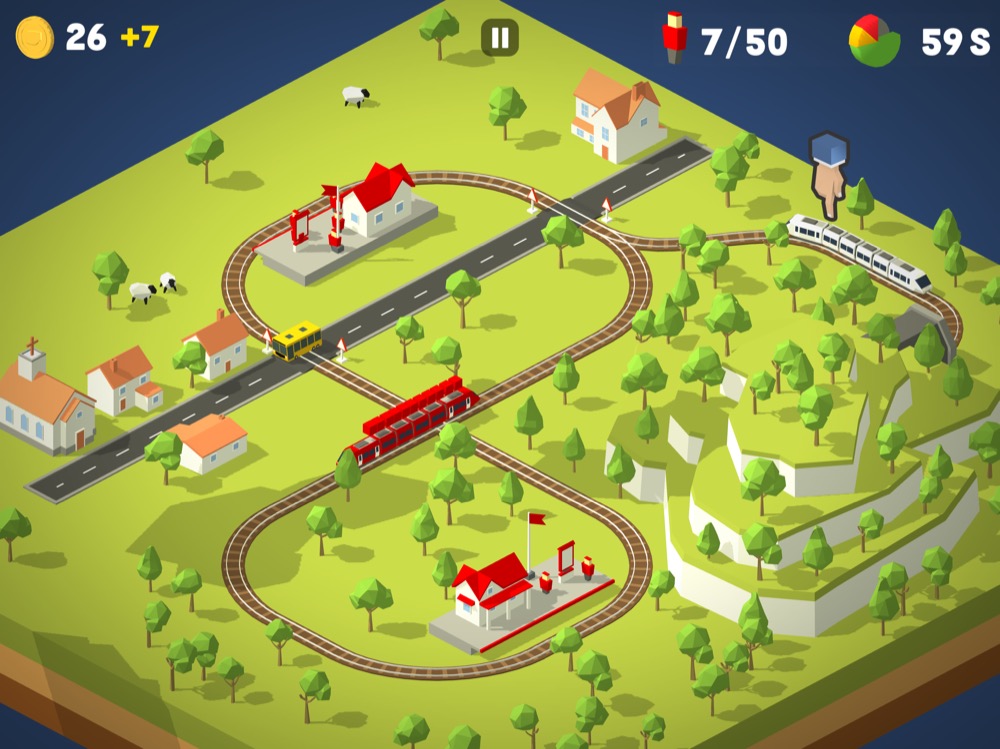The height and width of the screenshot is (749, 1000).
Task: Tap the white train under the pointing hand
Action: (x=858, y=249)
